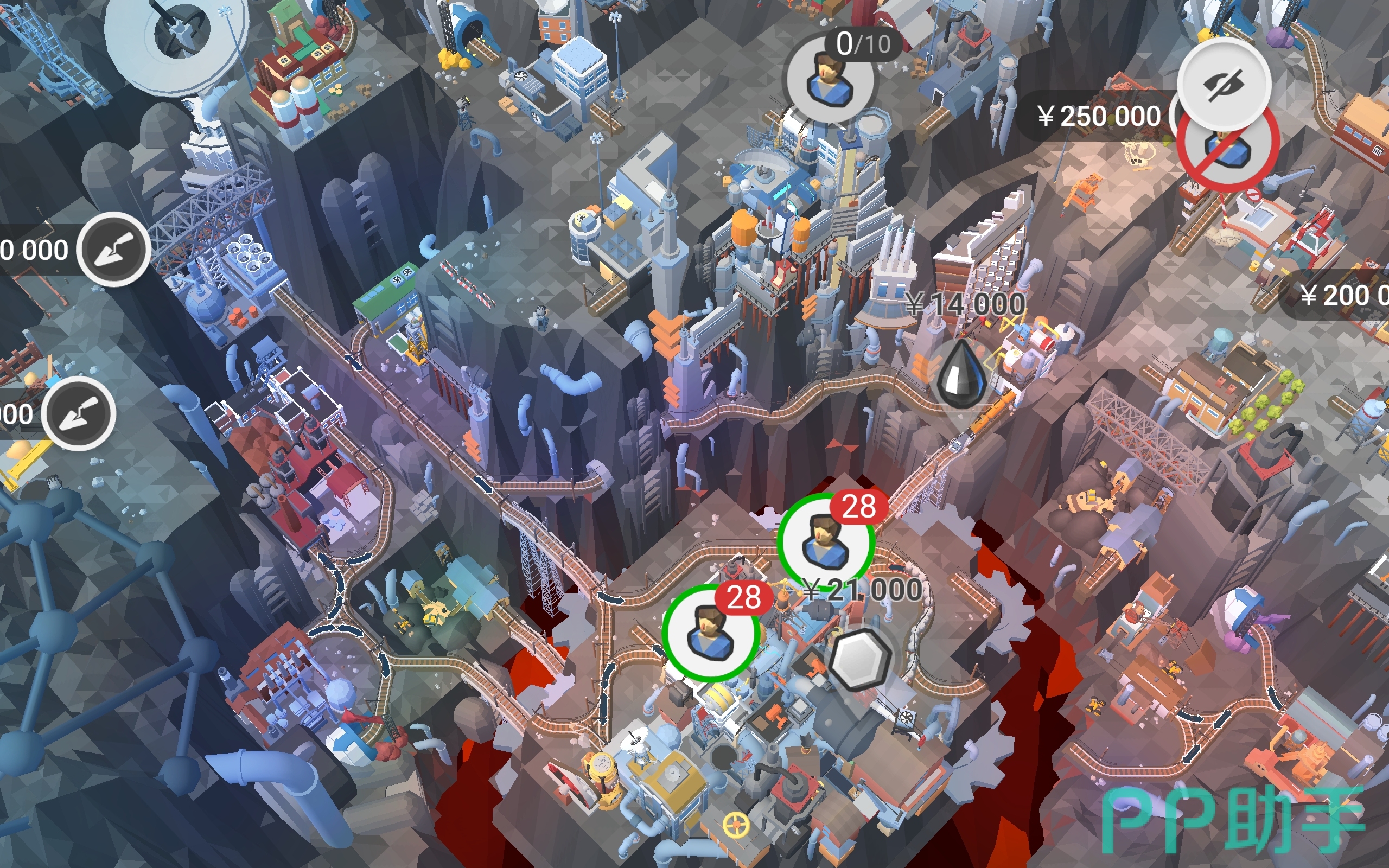Image resolution: width=1389 pixels, height=868 pixels.
Task: Tap the black oil drop marker
Action: tap(961, 375)
